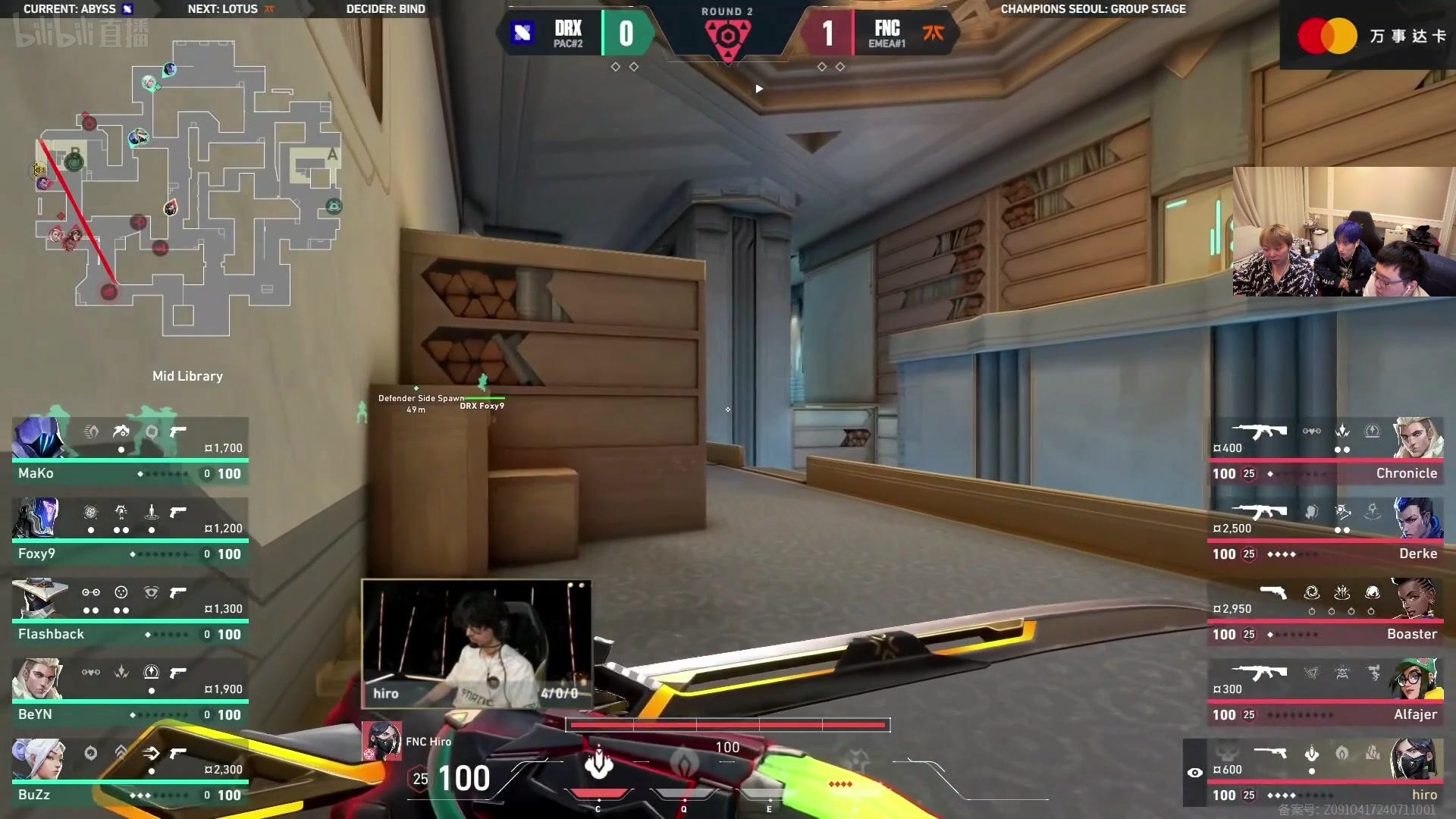1456x819 pixels.
Task: Click Viper's agent portrait beside FNC Hiro
Action: coord(381,741)
